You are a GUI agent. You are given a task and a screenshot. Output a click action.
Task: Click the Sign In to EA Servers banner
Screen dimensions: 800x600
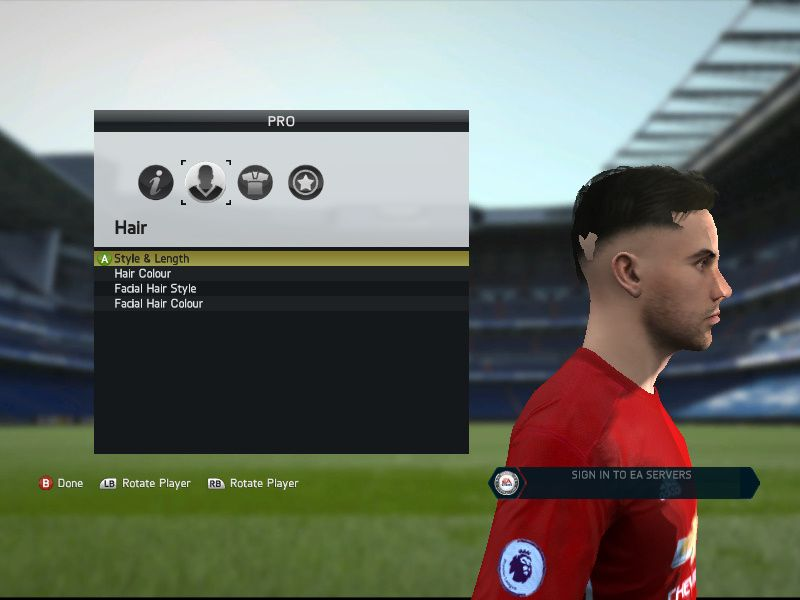point(630,482)
